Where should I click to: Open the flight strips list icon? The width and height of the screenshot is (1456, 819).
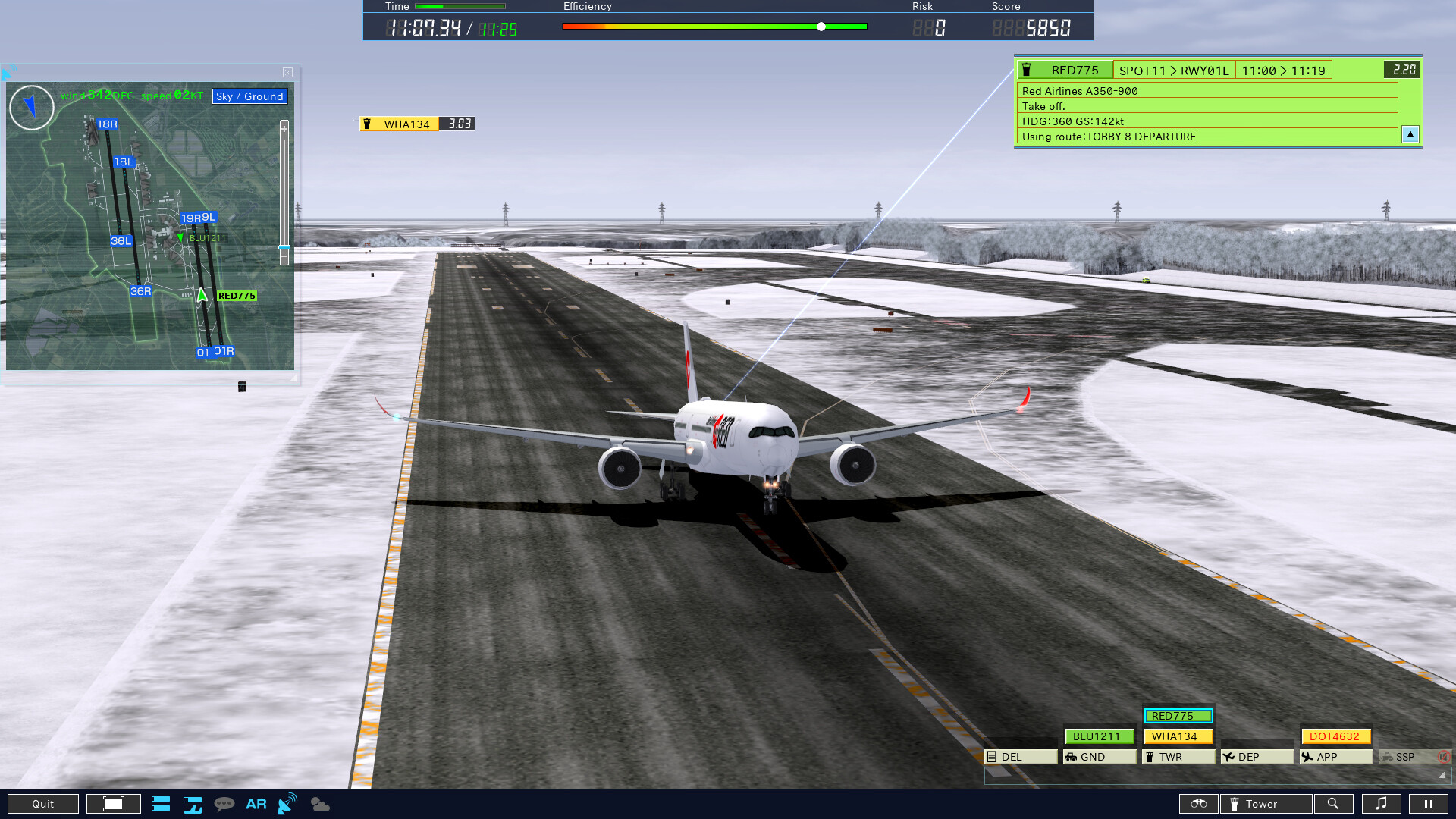[x=161, y=803]
